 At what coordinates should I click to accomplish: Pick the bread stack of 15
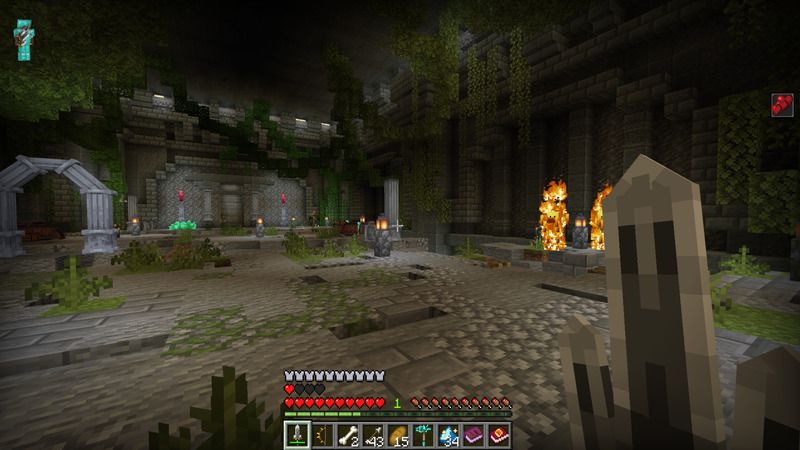[x=398, y=435]
